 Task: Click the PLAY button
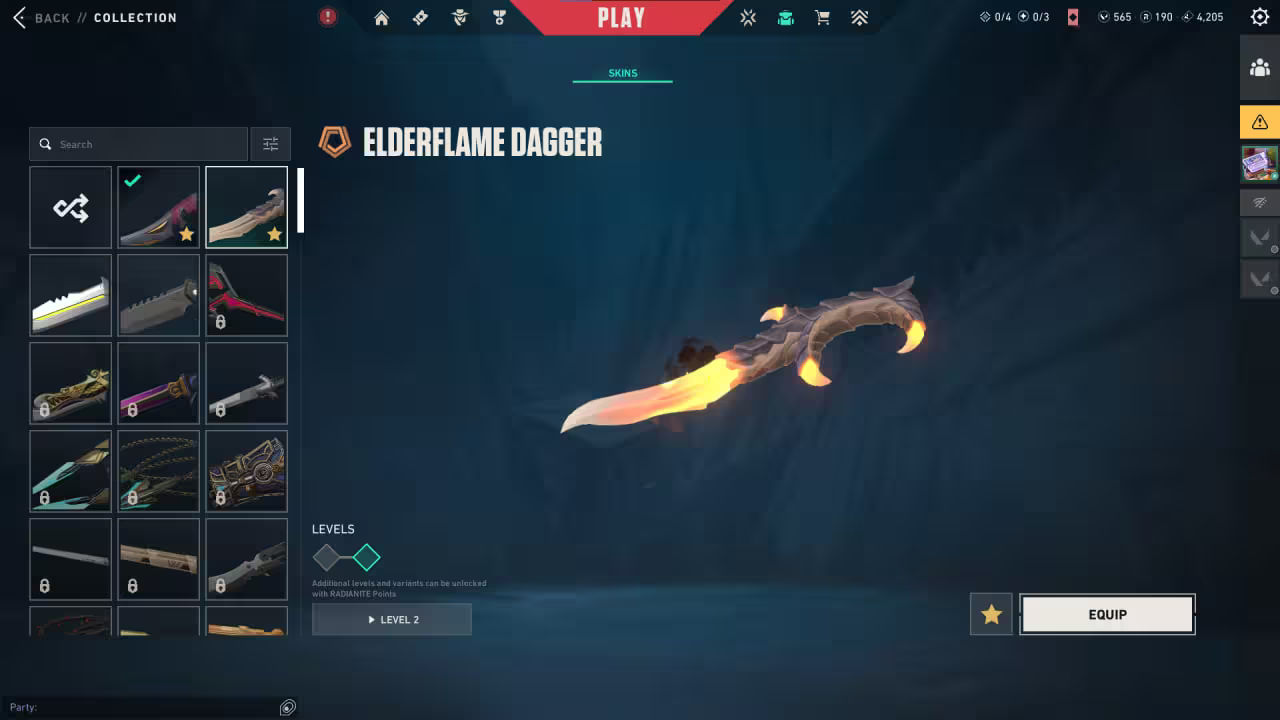point(621,18)
